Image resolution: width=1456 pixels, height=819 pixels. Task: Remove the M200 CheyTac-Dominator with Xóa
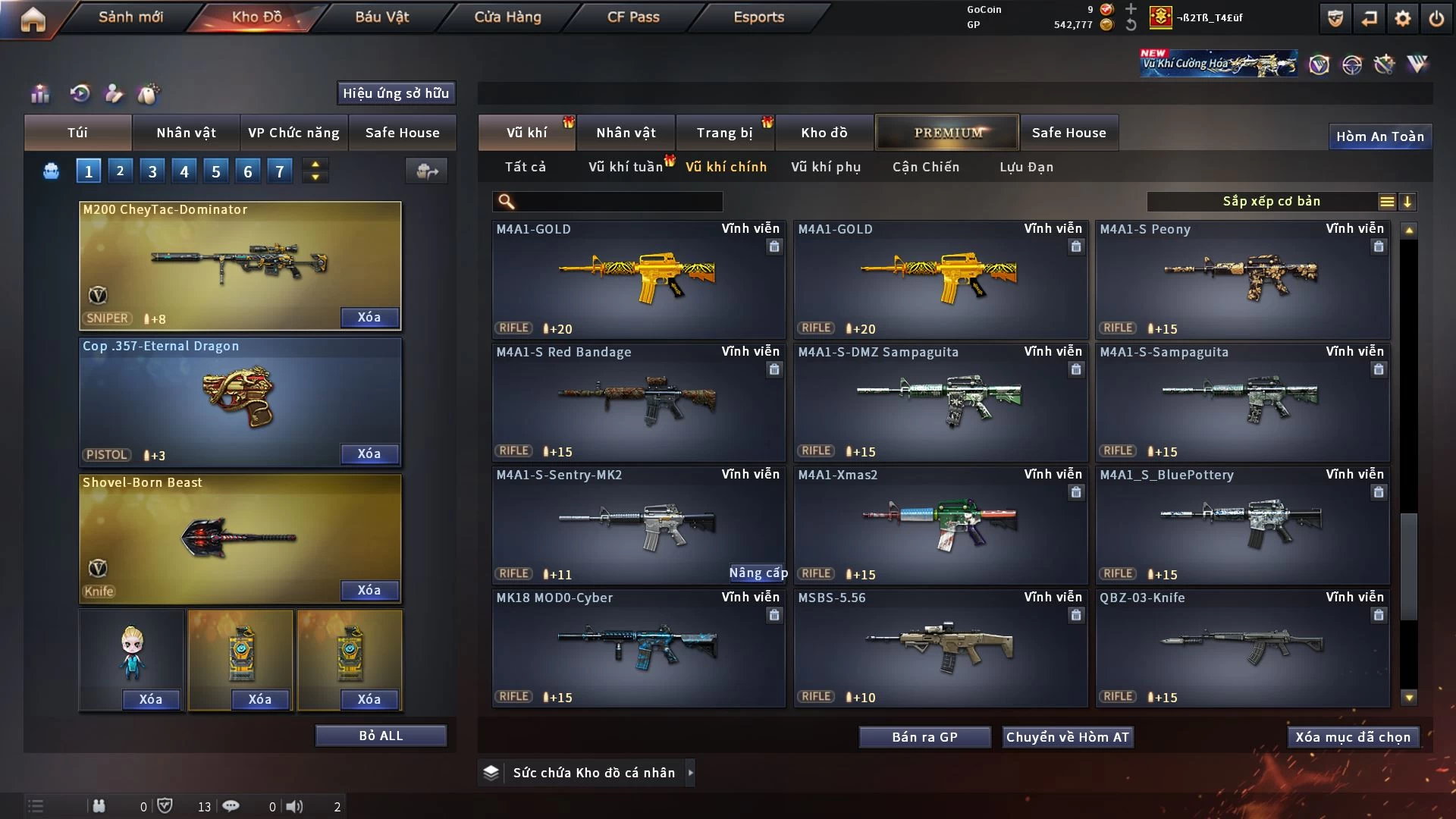tap(369, 317)
